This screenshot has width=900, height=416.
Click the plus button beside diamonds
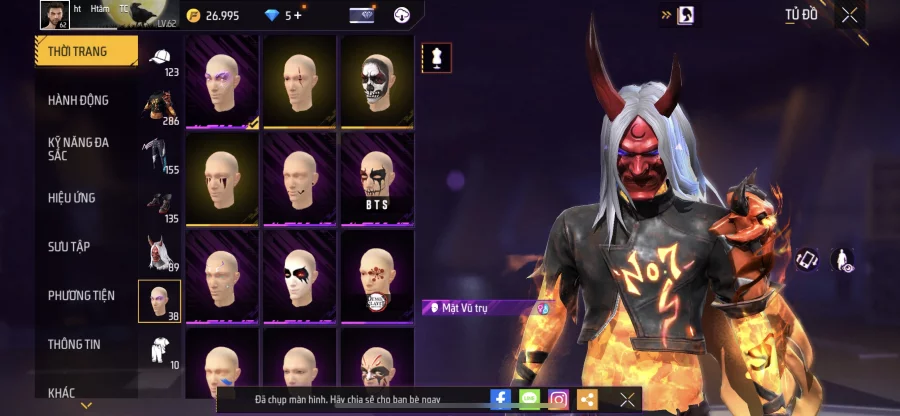click(x=297, y=15)
